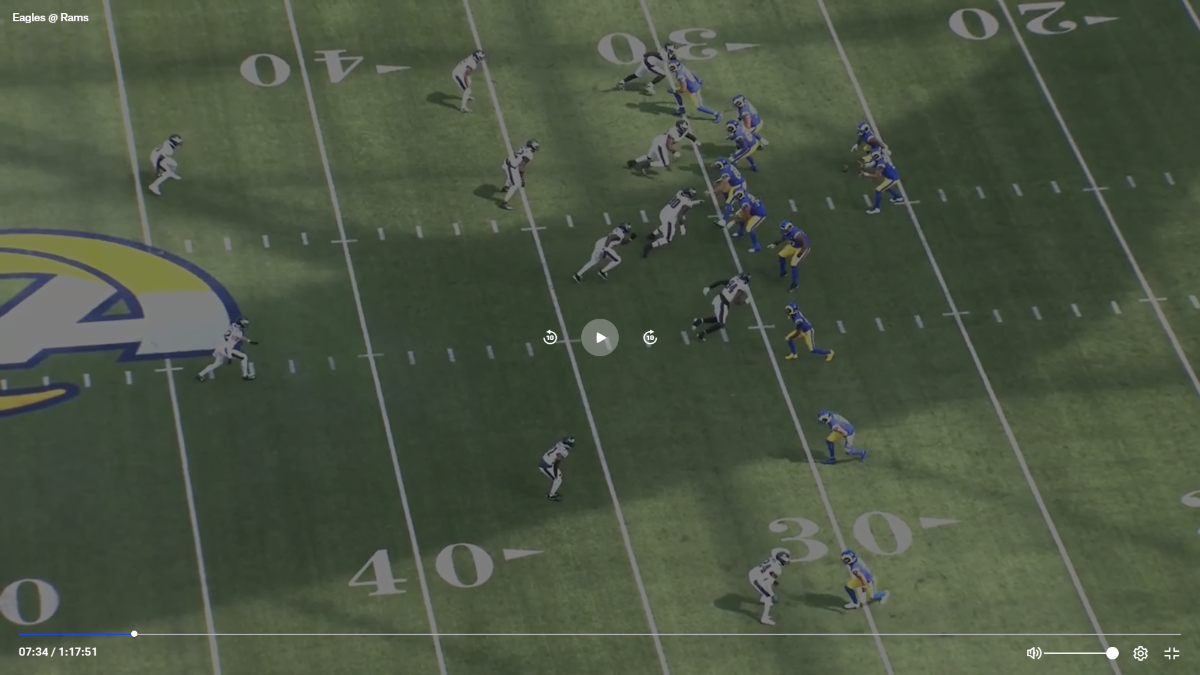Rewind the video 10 seconds
The image size is (1200, 675).
point(550,338)
